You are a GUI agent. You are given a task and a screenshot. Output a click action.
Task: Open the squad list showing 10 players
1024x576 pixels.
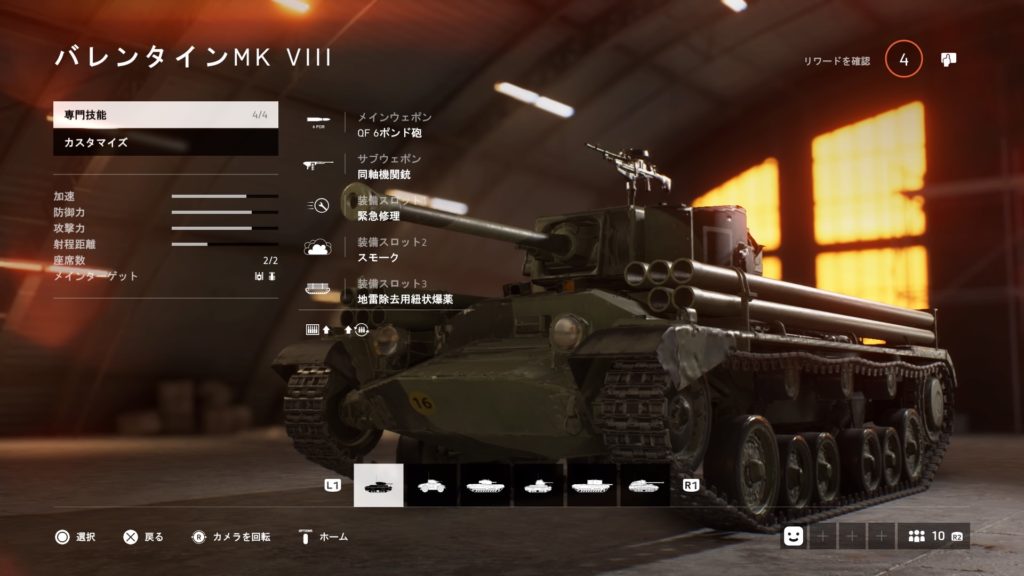tap(933, 537)
